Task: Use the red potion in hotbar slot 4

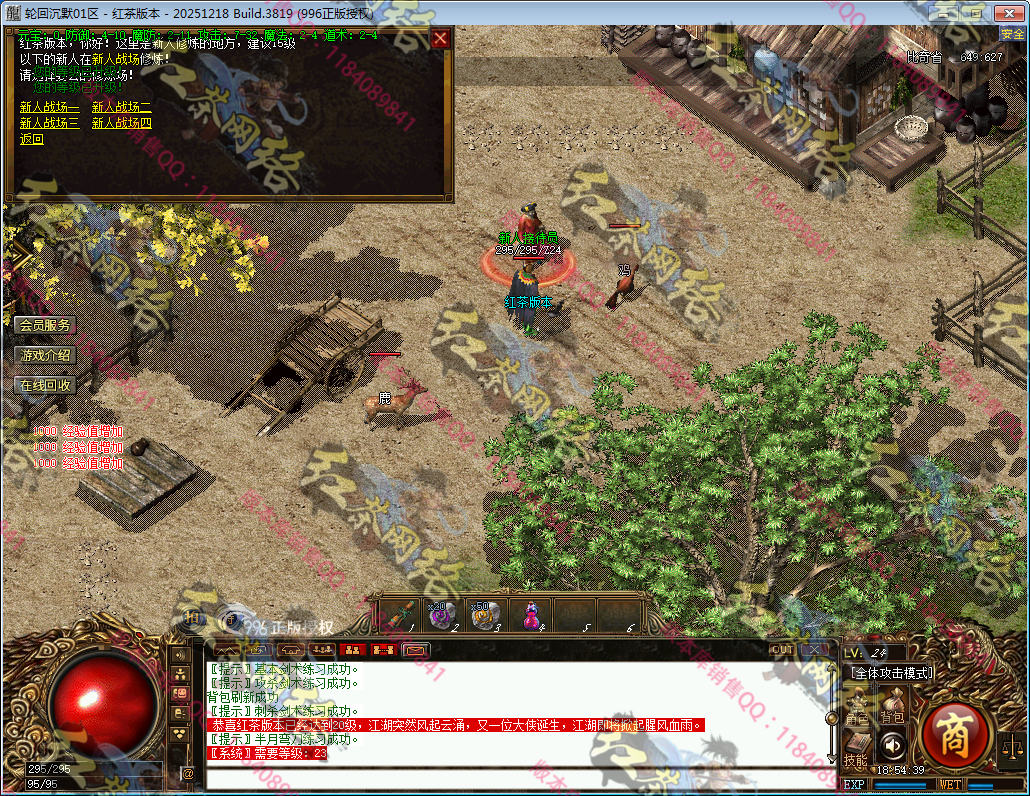Action: [530, 615]
